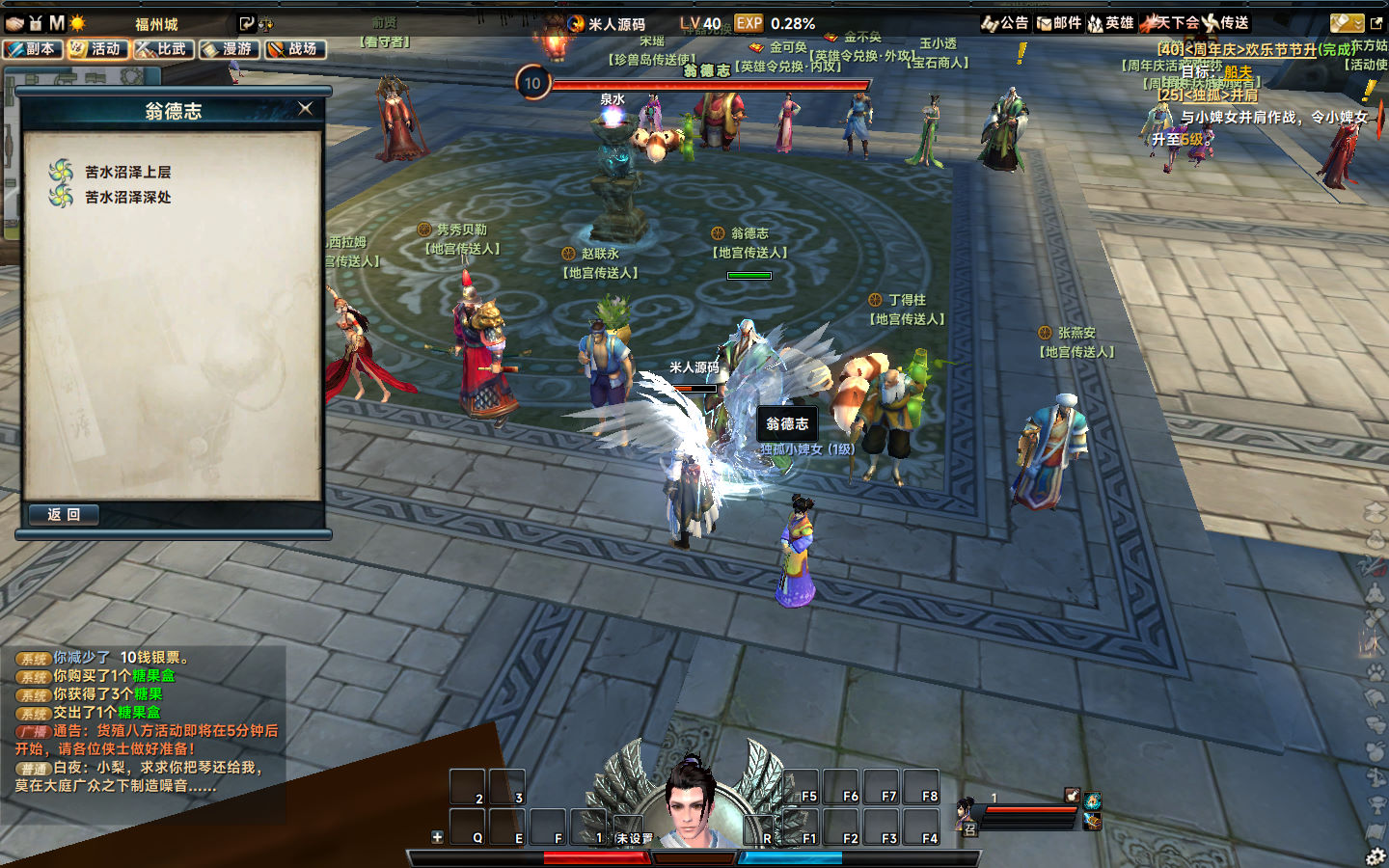Open the 副本 dungeon menu
The image size is (1389, 868).
click(x=33, y=49)
